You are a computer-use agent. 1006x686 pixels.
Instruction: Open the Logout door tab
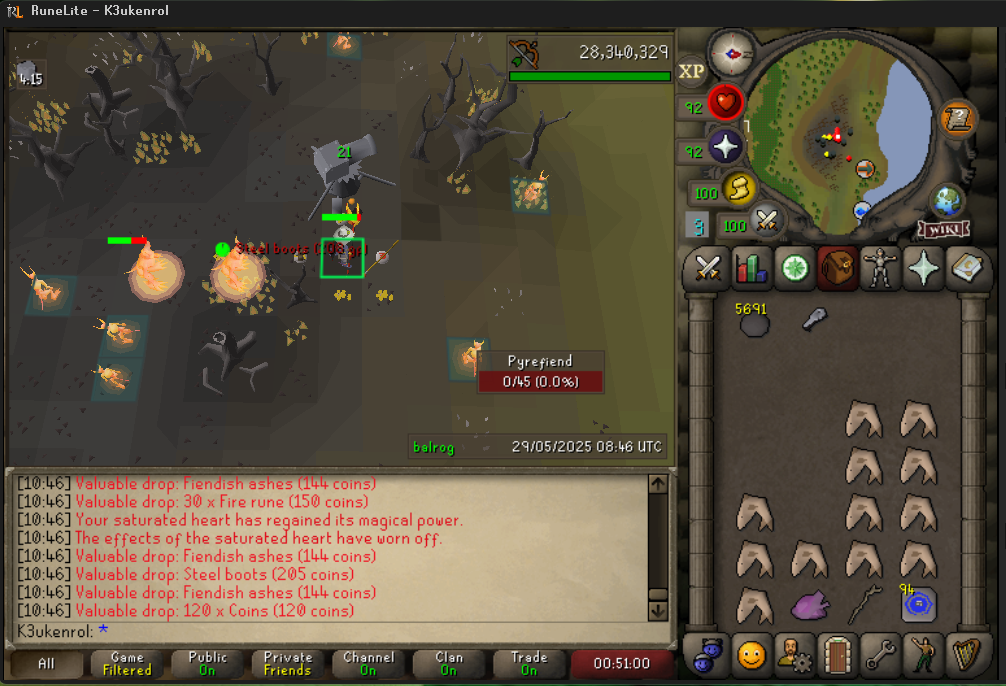(837, 655)
